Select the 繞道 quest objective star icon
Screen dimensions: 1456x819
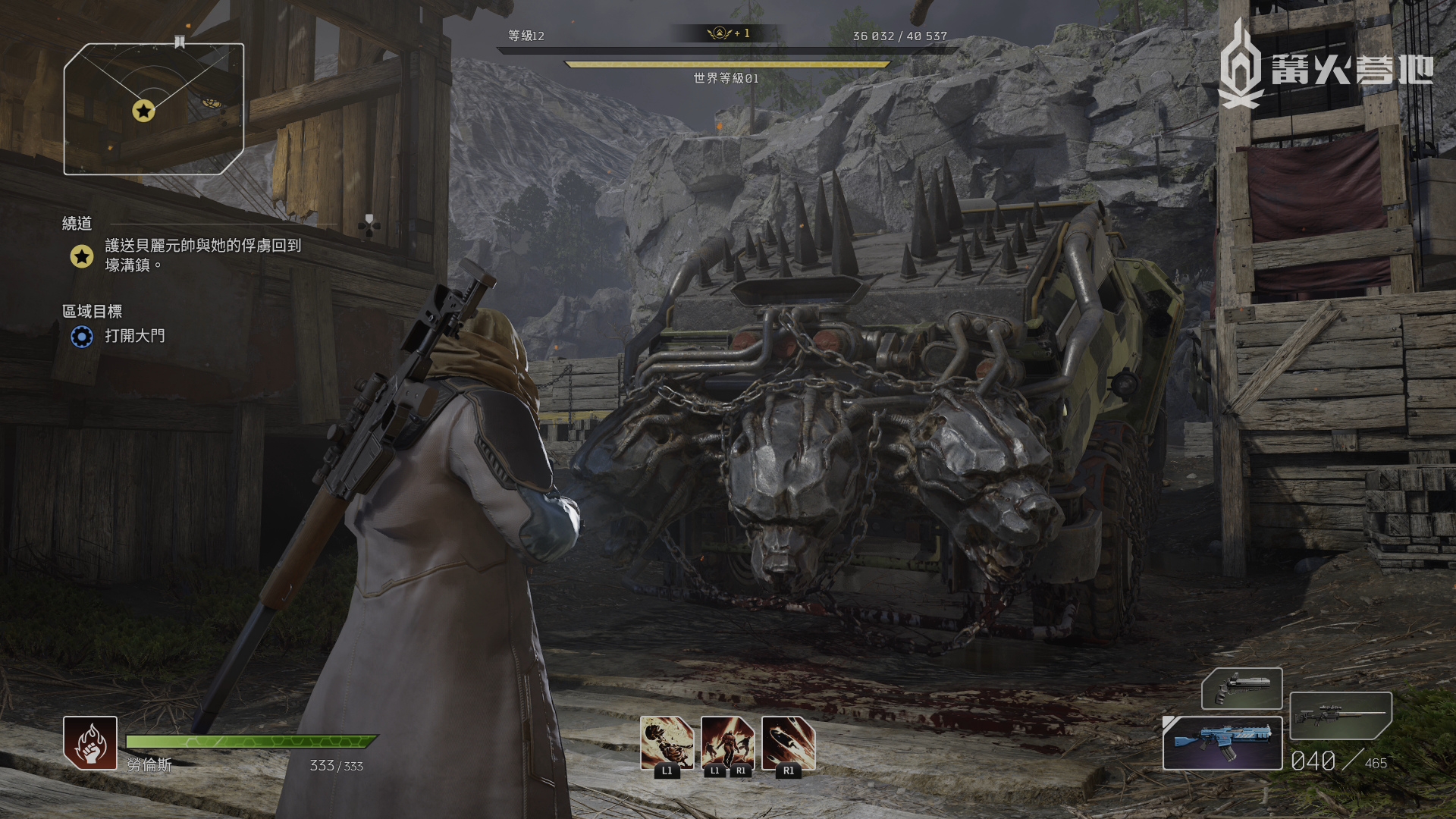click(82, 256)
